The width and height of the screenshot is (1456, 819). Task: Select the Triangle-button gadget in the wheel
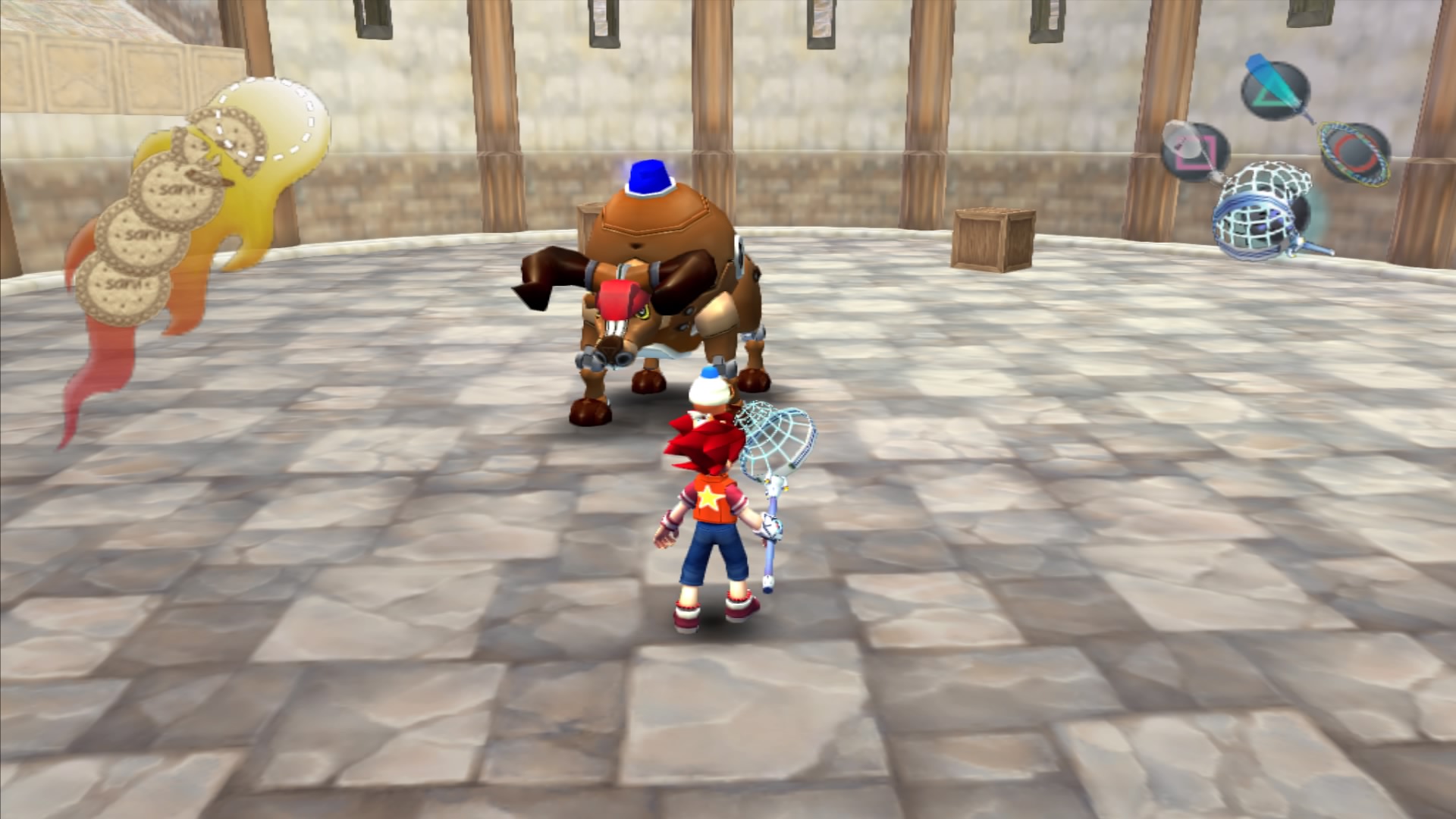coord(1275,92)
